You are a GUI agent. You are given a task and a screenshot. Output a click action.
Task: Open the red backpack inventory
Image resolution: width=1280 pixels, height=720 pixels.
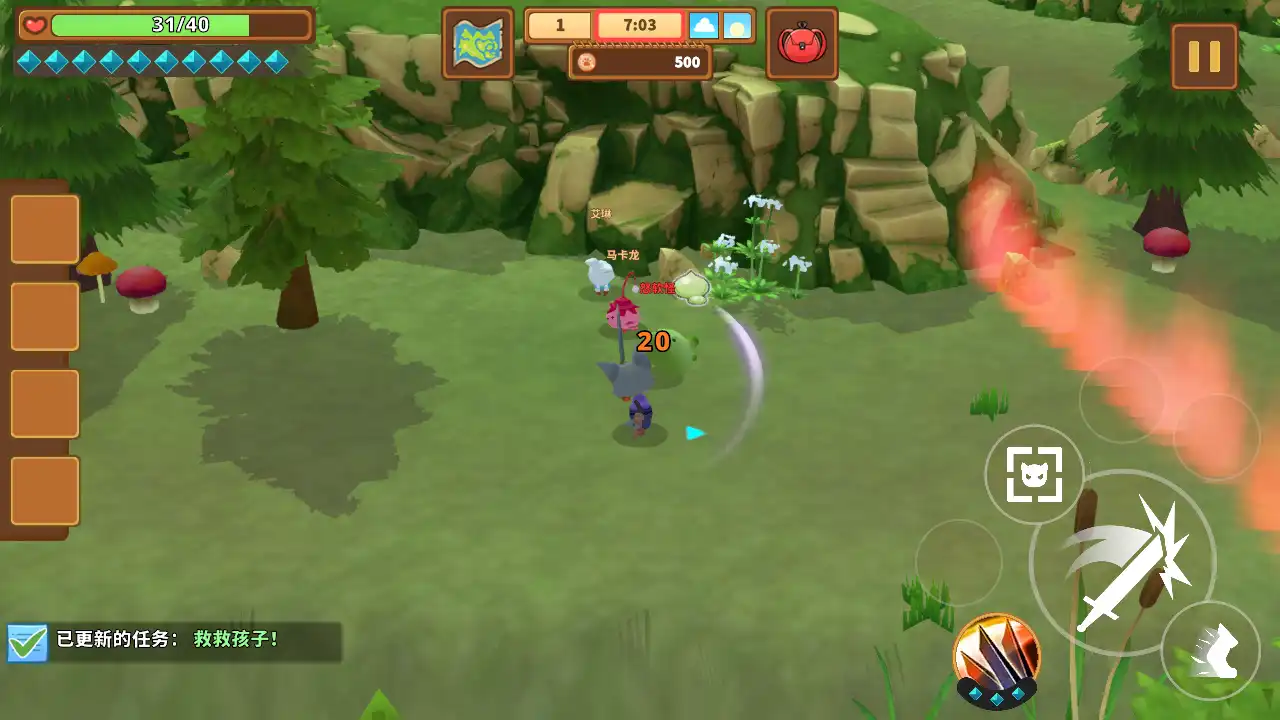(x=801, y=44)
